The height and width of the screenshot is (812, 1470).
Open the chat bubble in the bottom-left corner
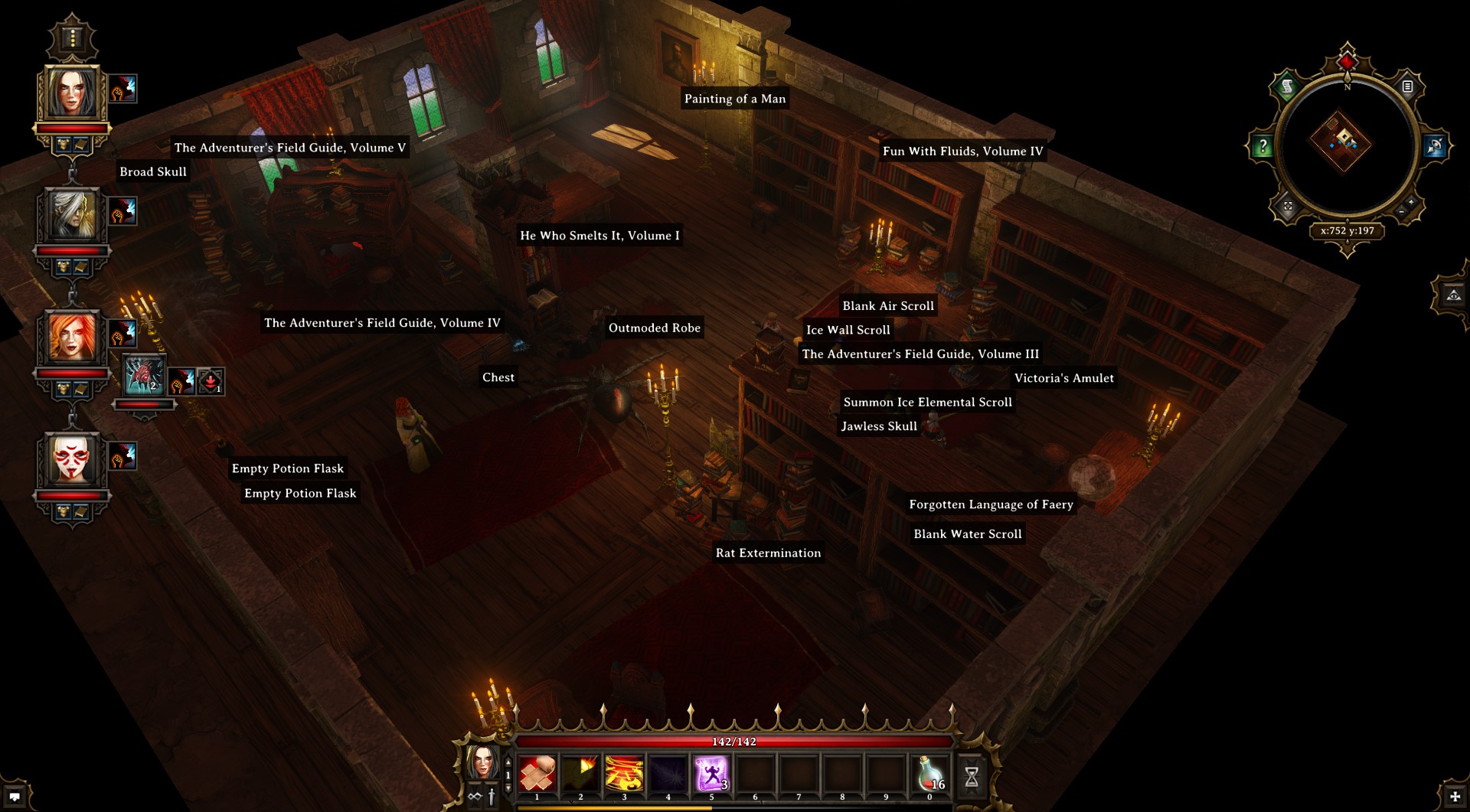15,797
